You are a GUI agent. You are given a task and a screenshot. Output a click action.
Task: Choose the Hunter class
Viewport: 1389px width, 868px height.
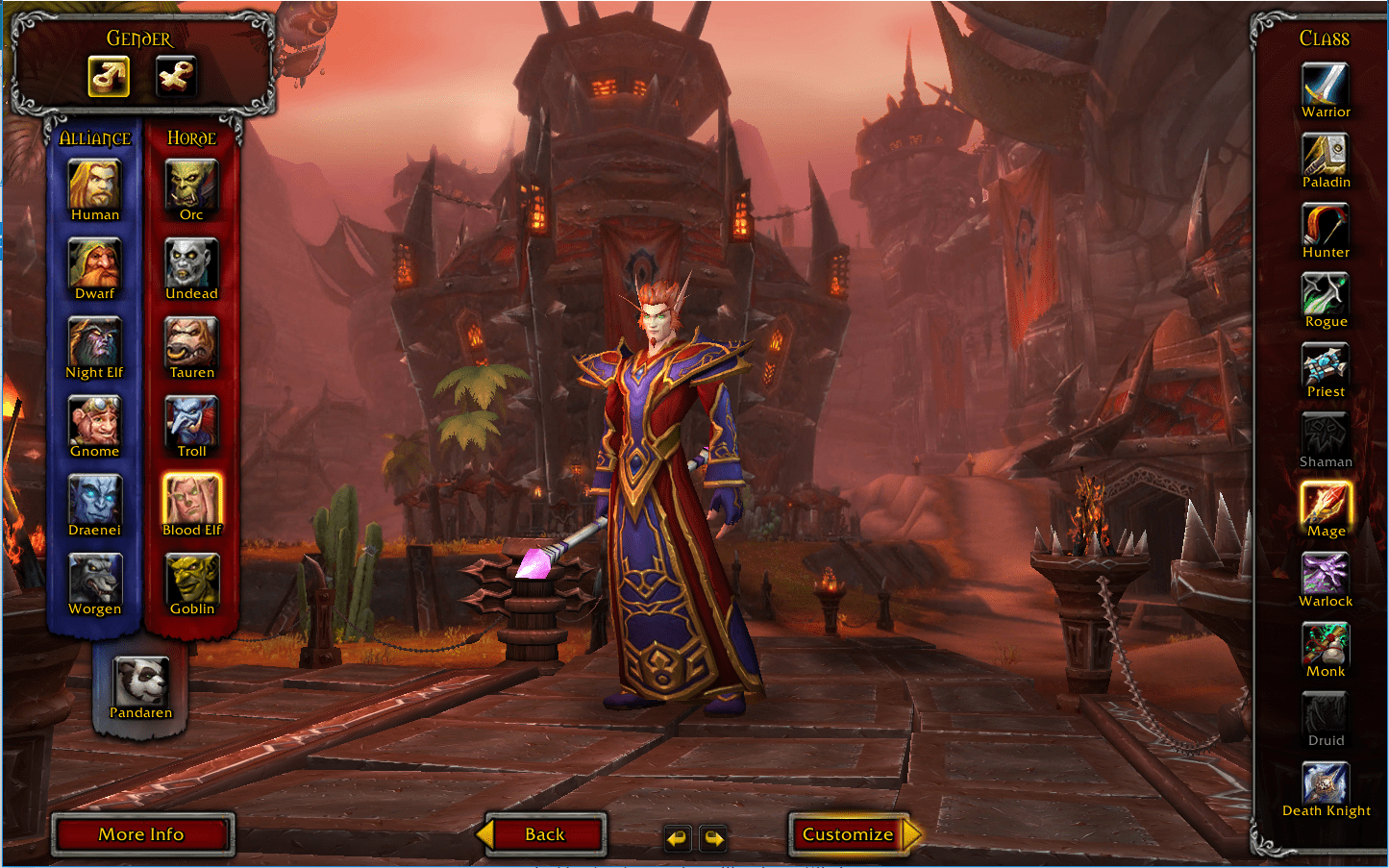1325,225
